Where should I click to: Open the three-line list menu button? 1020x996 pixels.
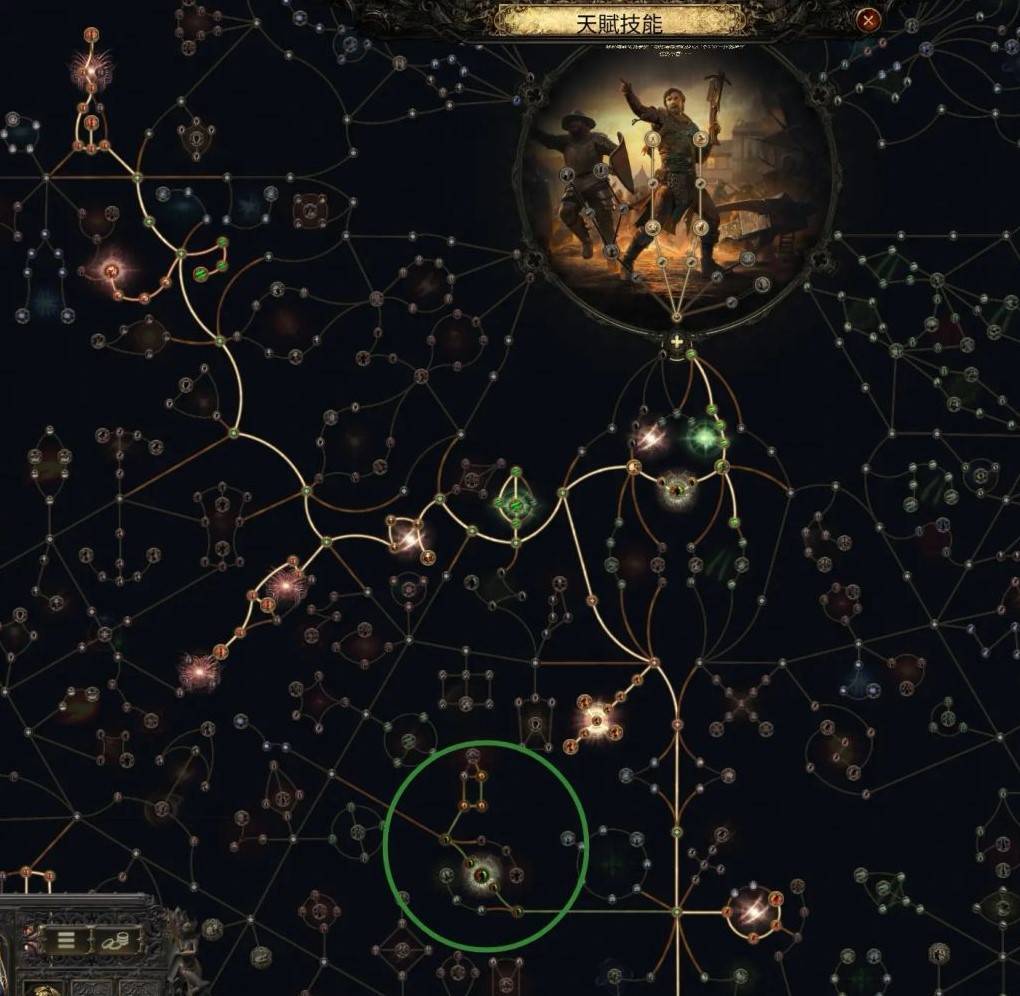coord(66,941)
